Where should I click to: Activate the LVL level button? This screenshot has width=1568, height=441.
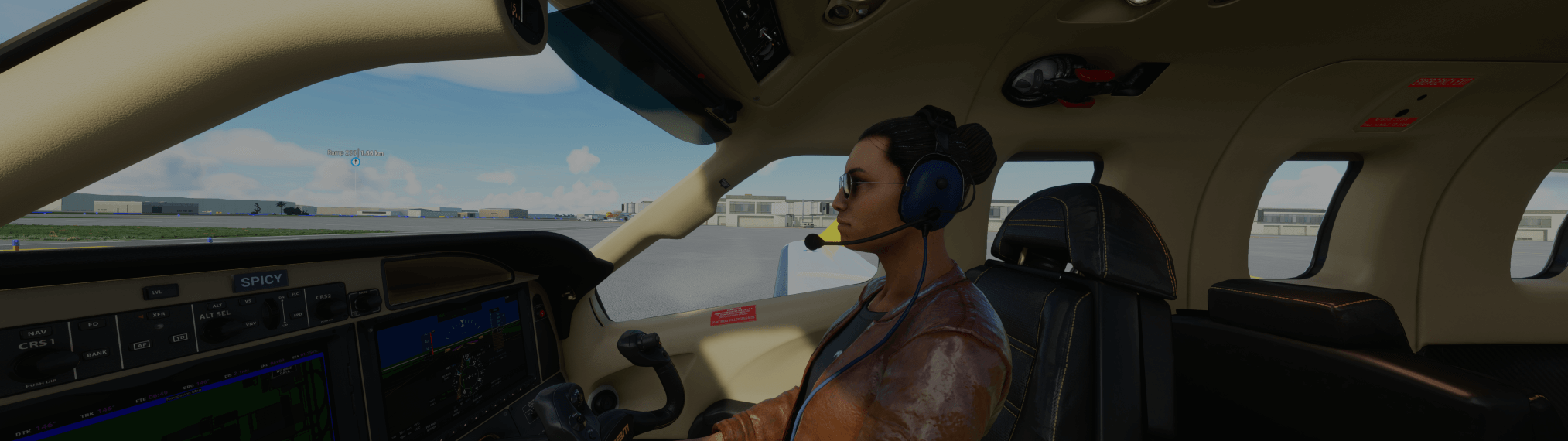click(x=158, y=292)
